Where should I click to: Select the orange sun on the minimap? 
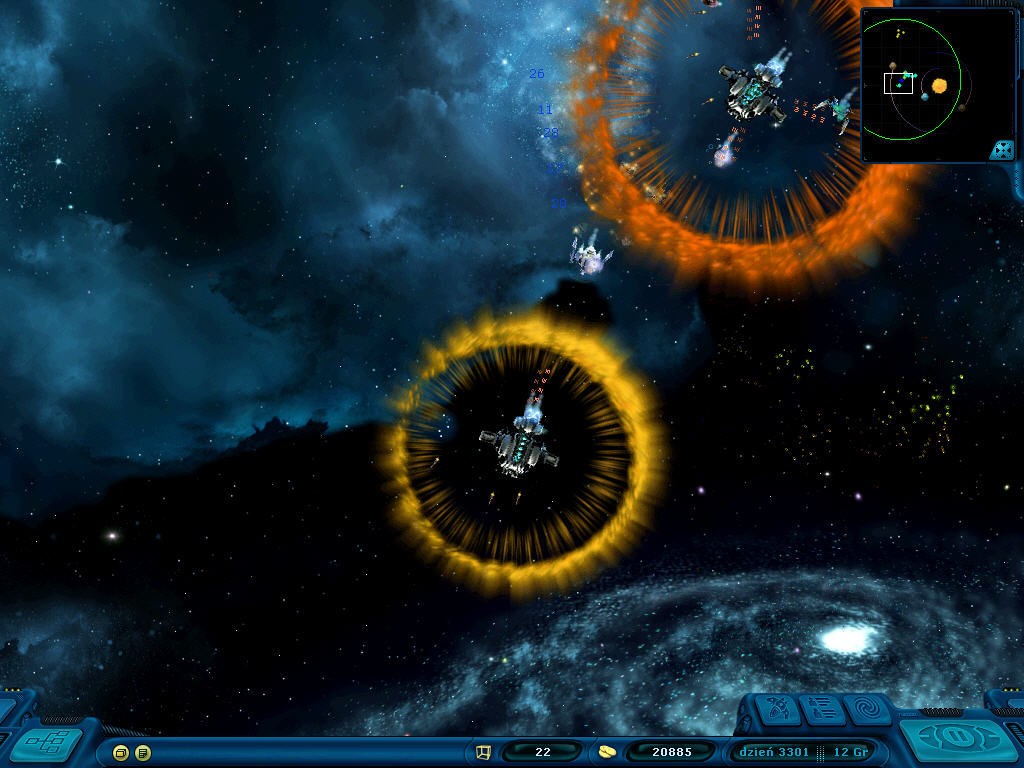coord(939,86)
